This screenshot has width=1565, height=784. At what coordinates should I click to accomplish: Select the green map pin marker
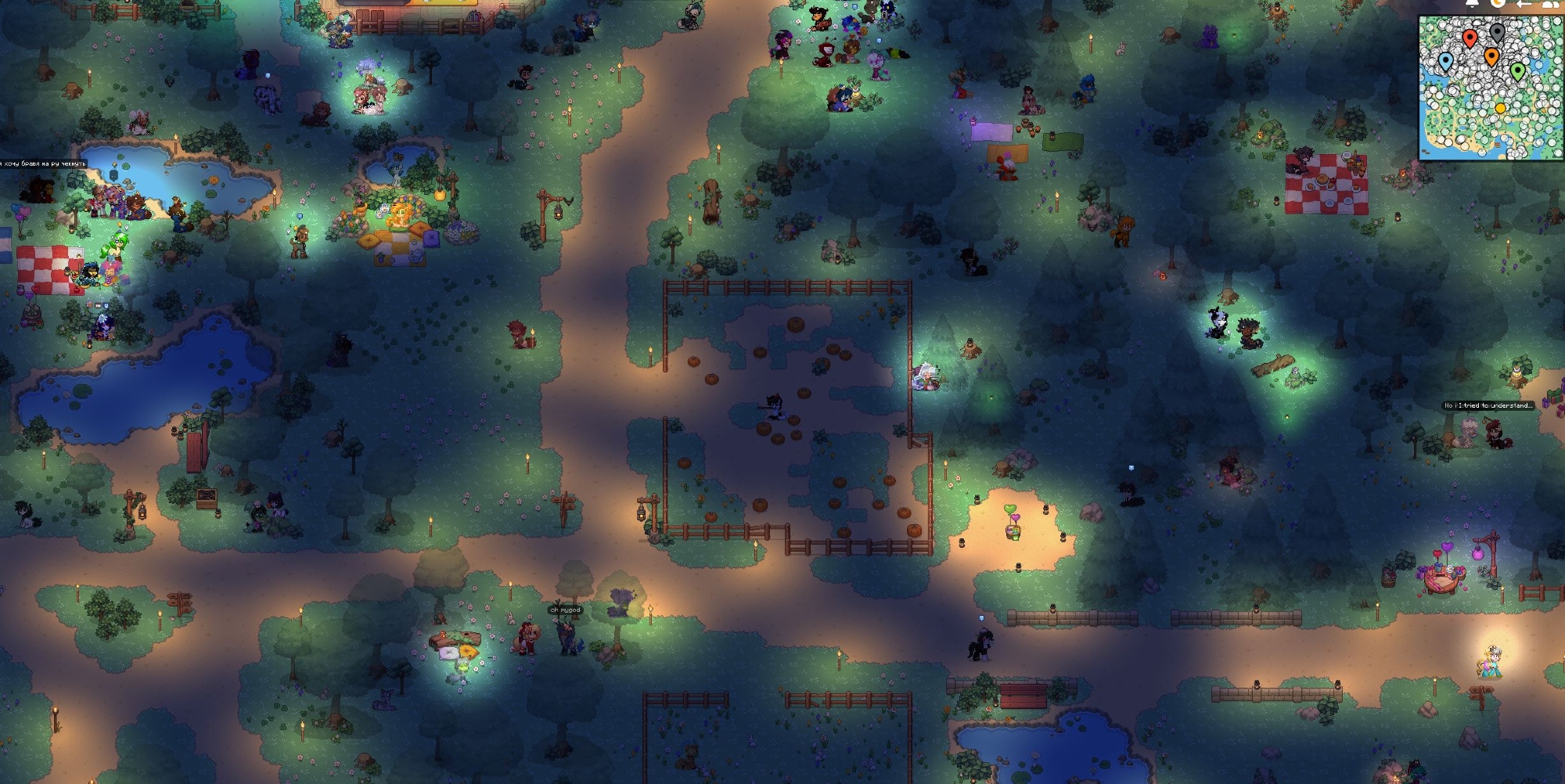(1518, 71)
